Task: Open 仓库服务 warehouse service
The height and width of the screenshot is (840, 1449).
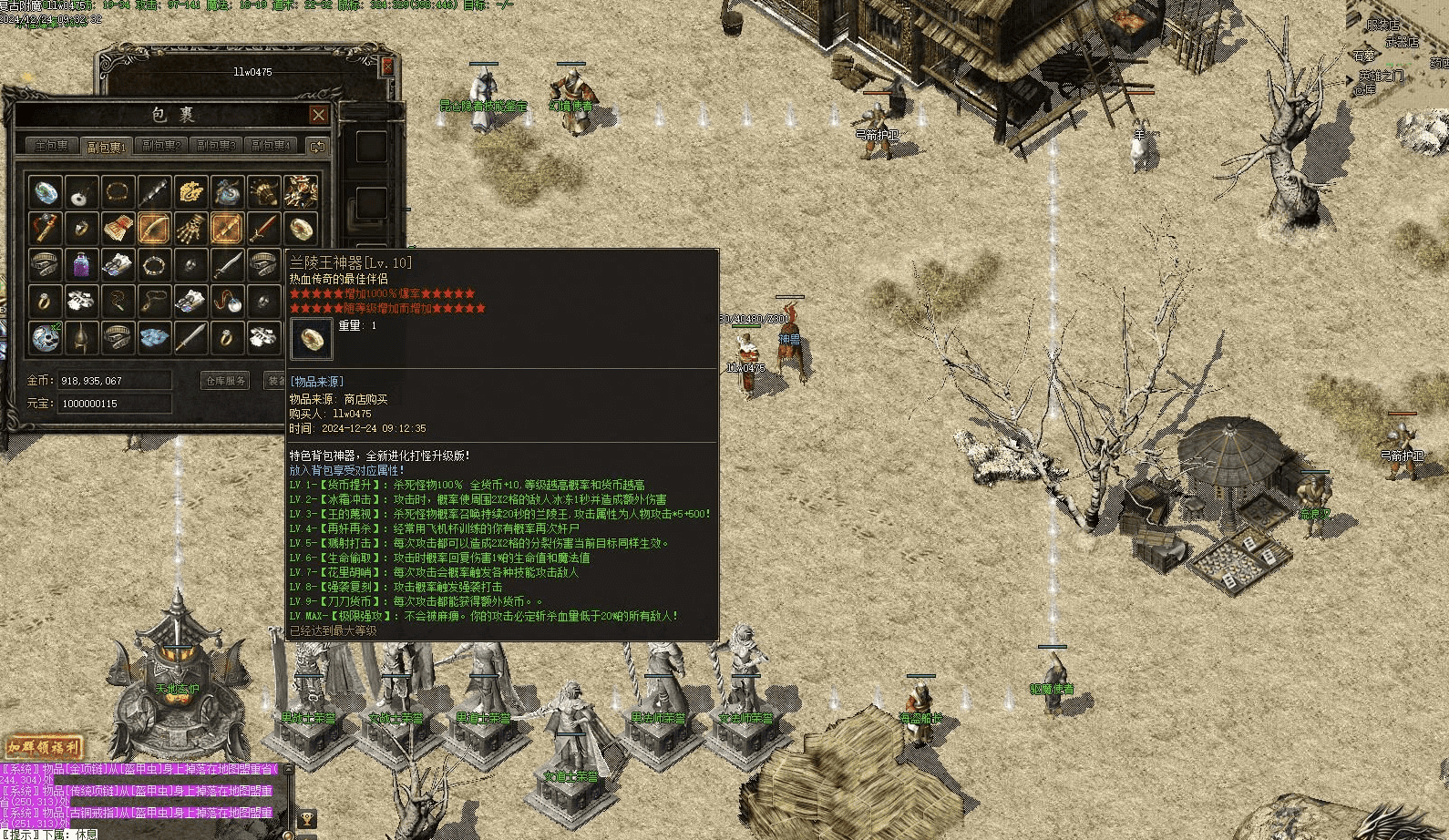Action: point(225,381)
